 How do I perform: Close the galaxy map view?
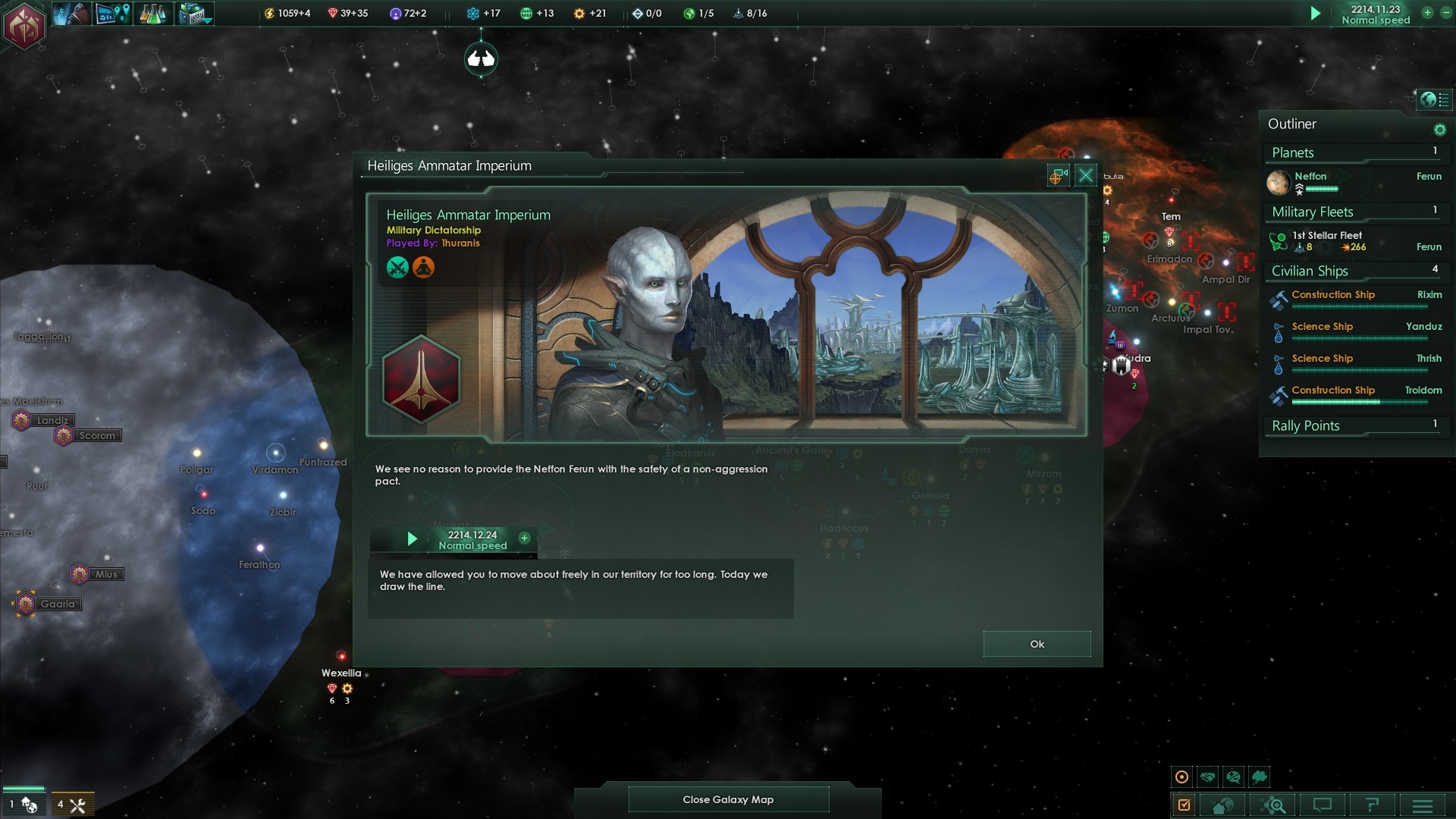(x=728, y=799)
